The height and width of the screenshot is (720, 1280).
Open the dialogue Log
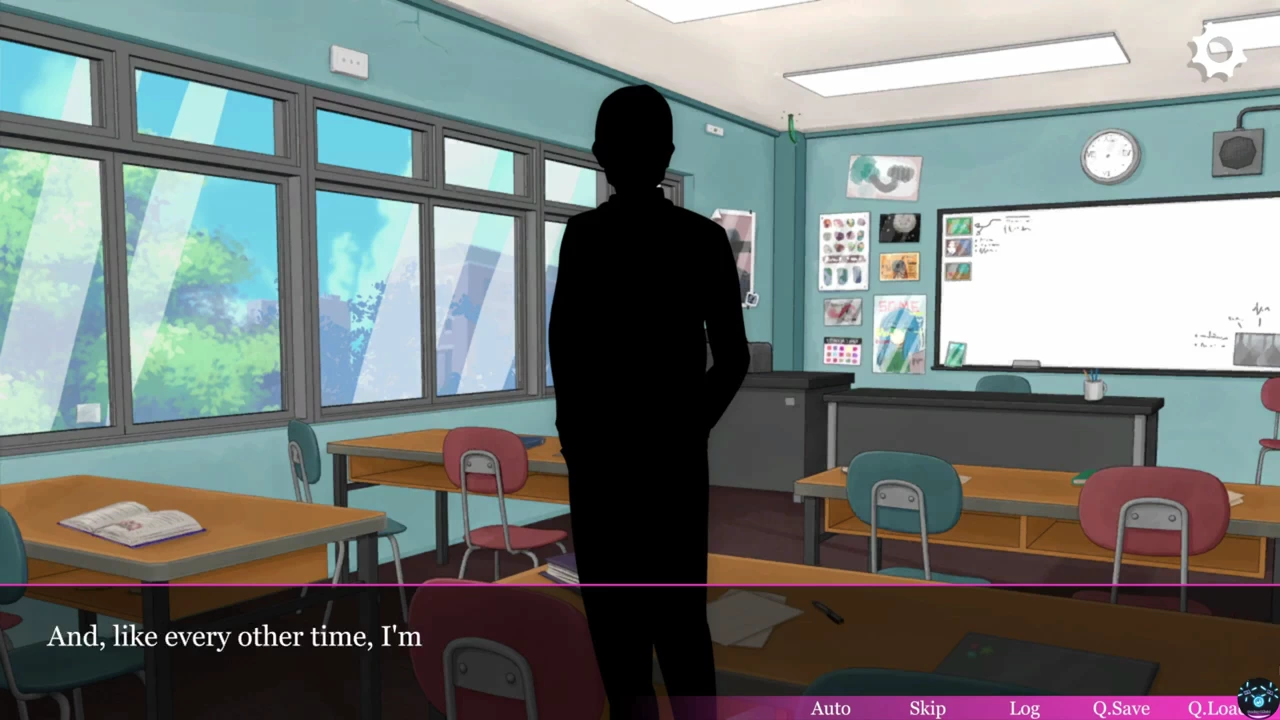1024,708
